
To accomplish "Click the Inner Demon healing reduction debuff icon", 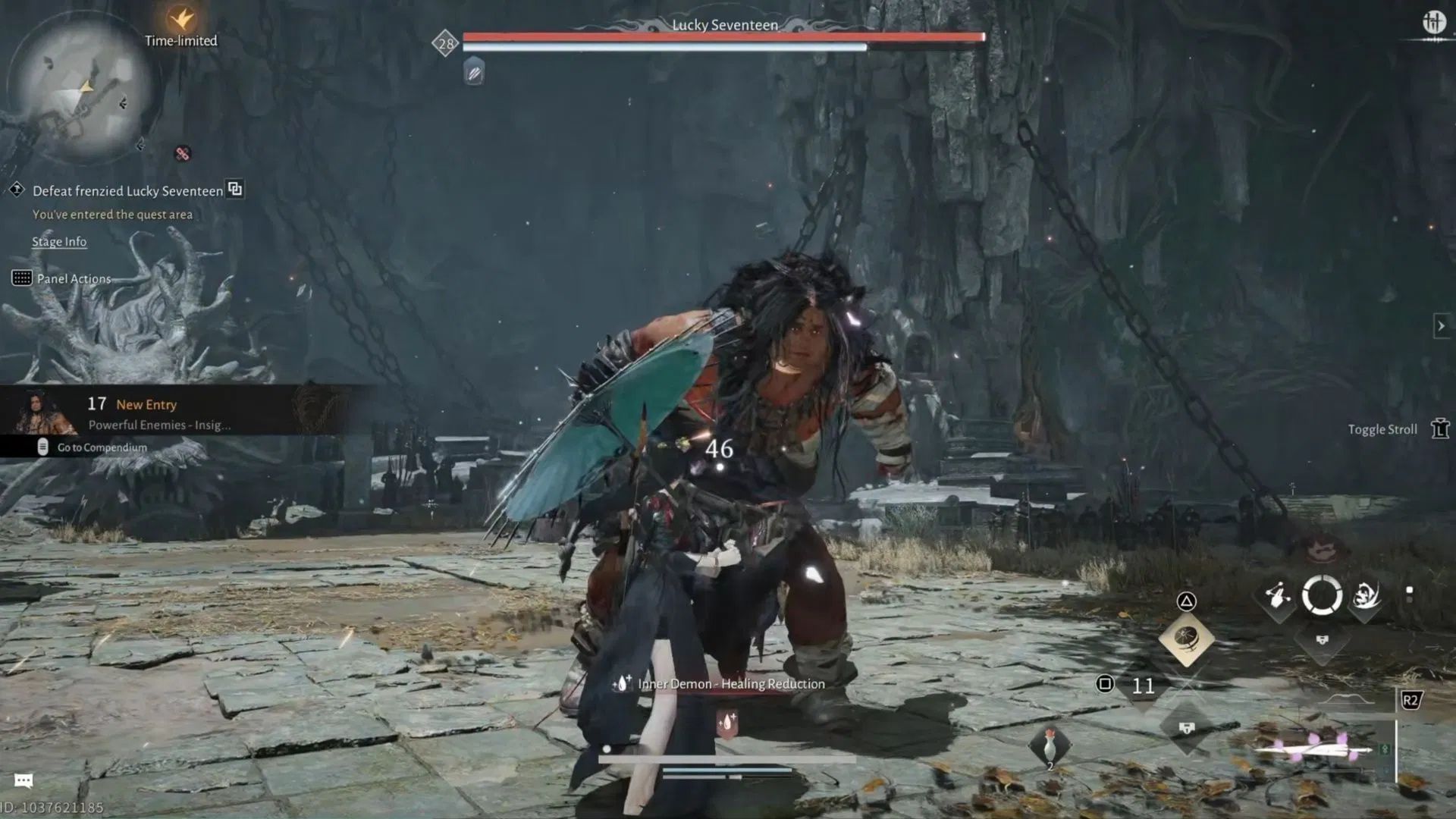I will click(623, 683).
